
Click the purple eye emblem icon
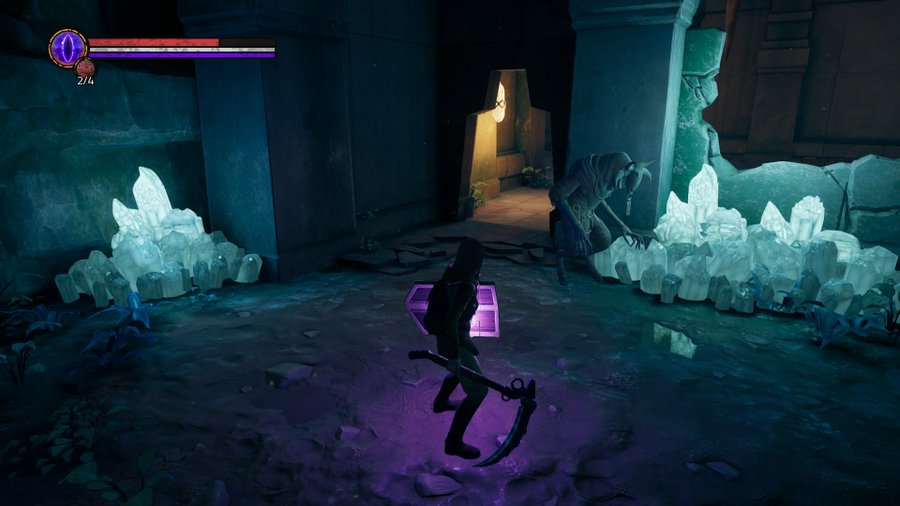click(68, 48)
